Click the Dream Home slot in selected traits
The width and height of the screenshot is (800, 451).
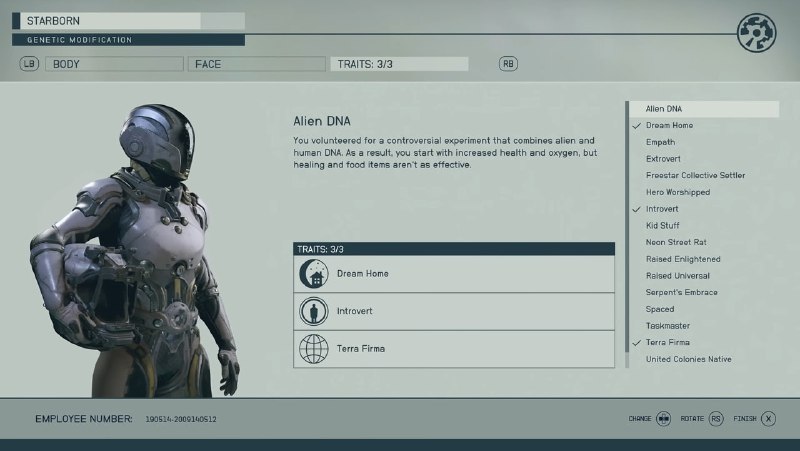(454, 274)
